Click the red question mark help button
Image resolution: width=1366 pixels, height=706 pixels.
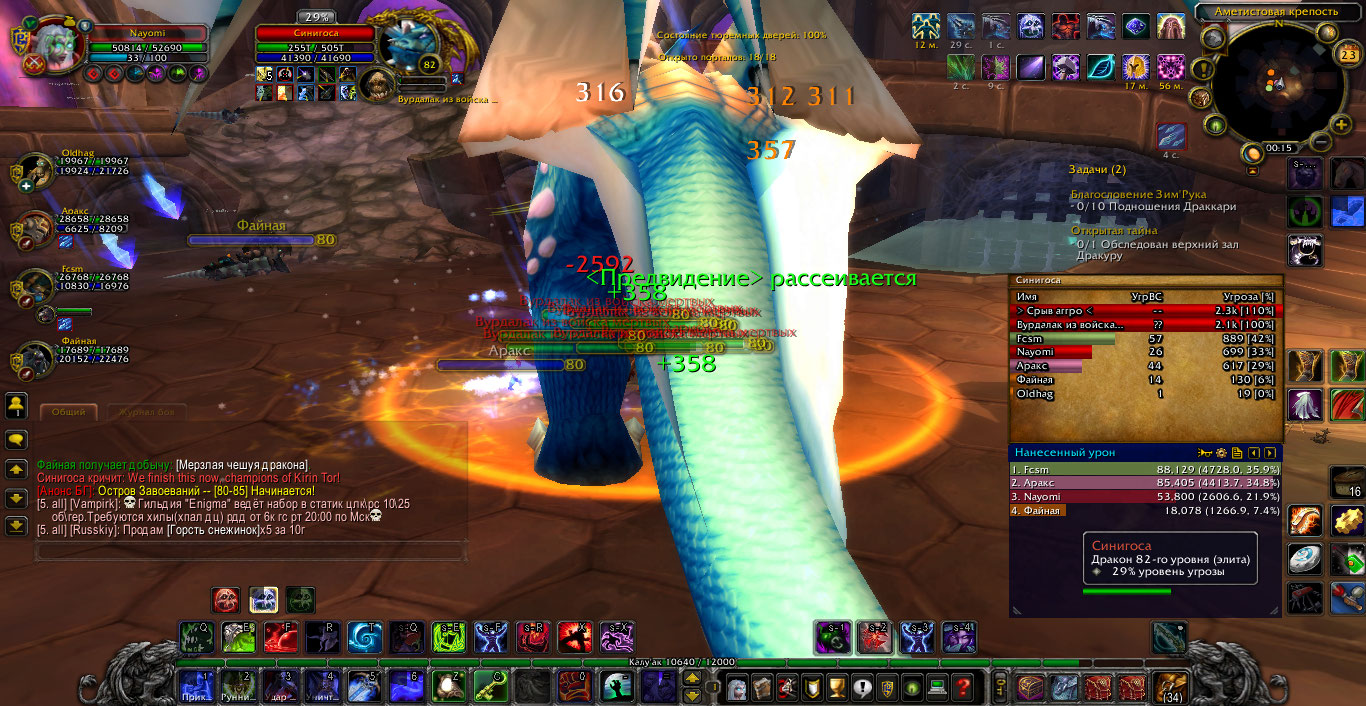click(x=962, y=687)
